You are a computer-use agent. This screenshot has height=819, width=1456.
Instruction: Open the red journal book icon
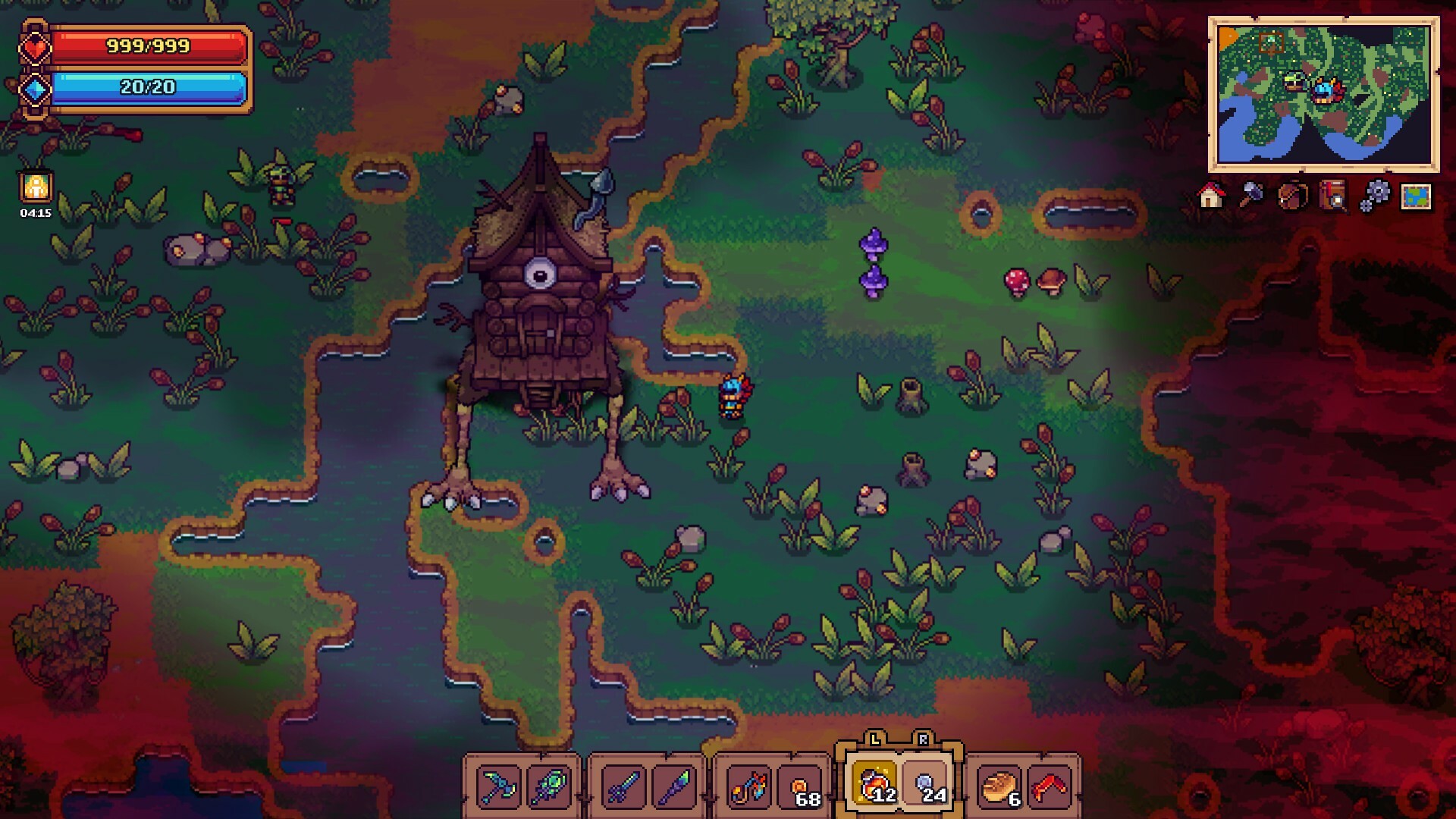[1332, 196]
